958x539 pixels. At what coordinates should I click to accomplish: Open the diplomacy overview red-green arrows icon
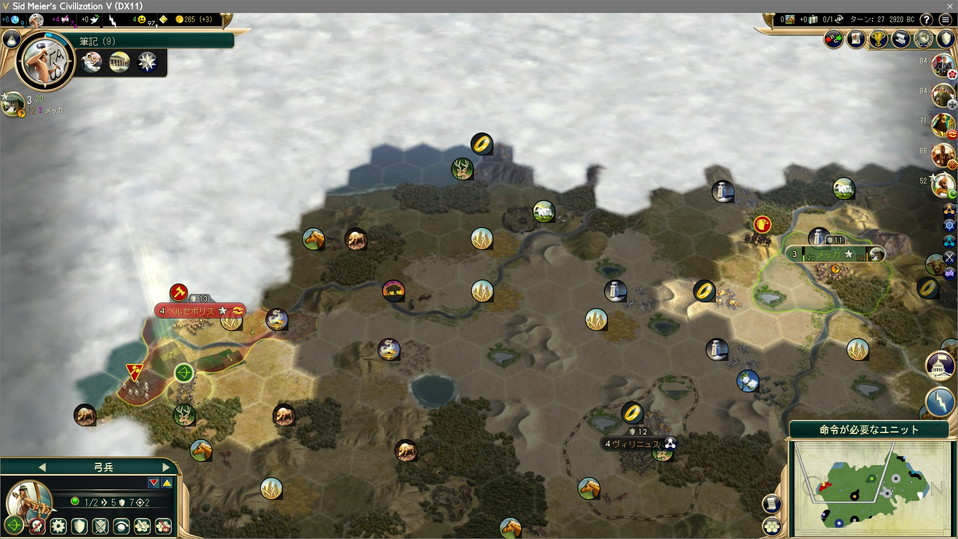point(834,39)
